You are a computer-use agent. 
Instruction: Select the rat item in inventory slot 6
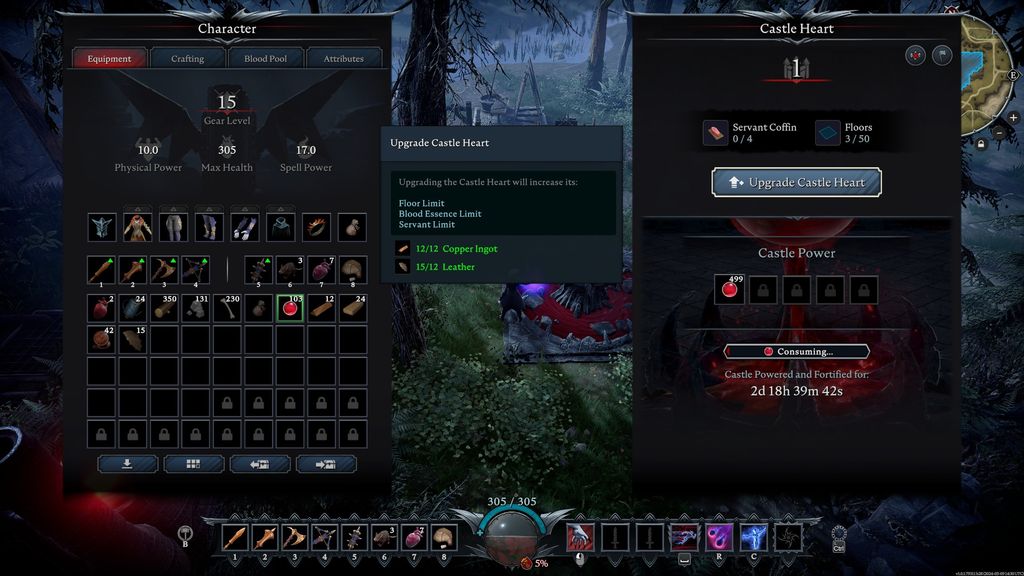290,270
